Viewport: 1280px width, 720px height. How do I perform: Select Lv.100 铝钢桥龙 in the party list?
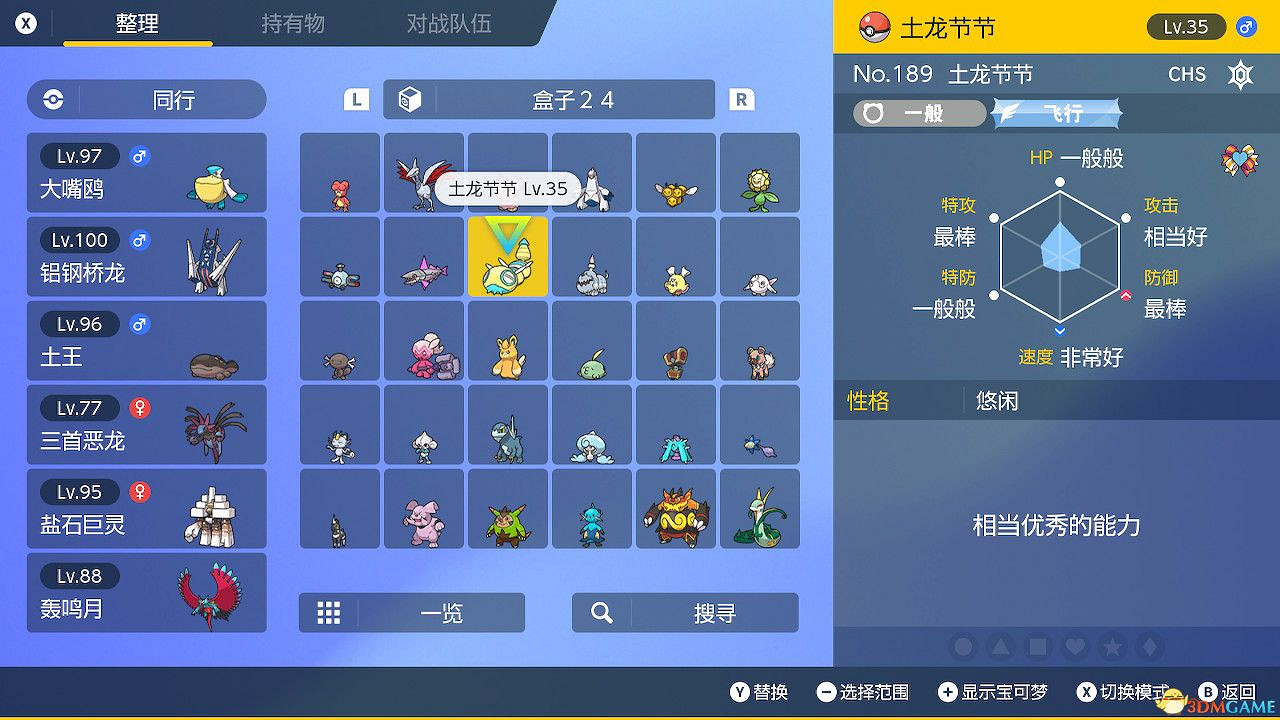(x=146, y=257)
